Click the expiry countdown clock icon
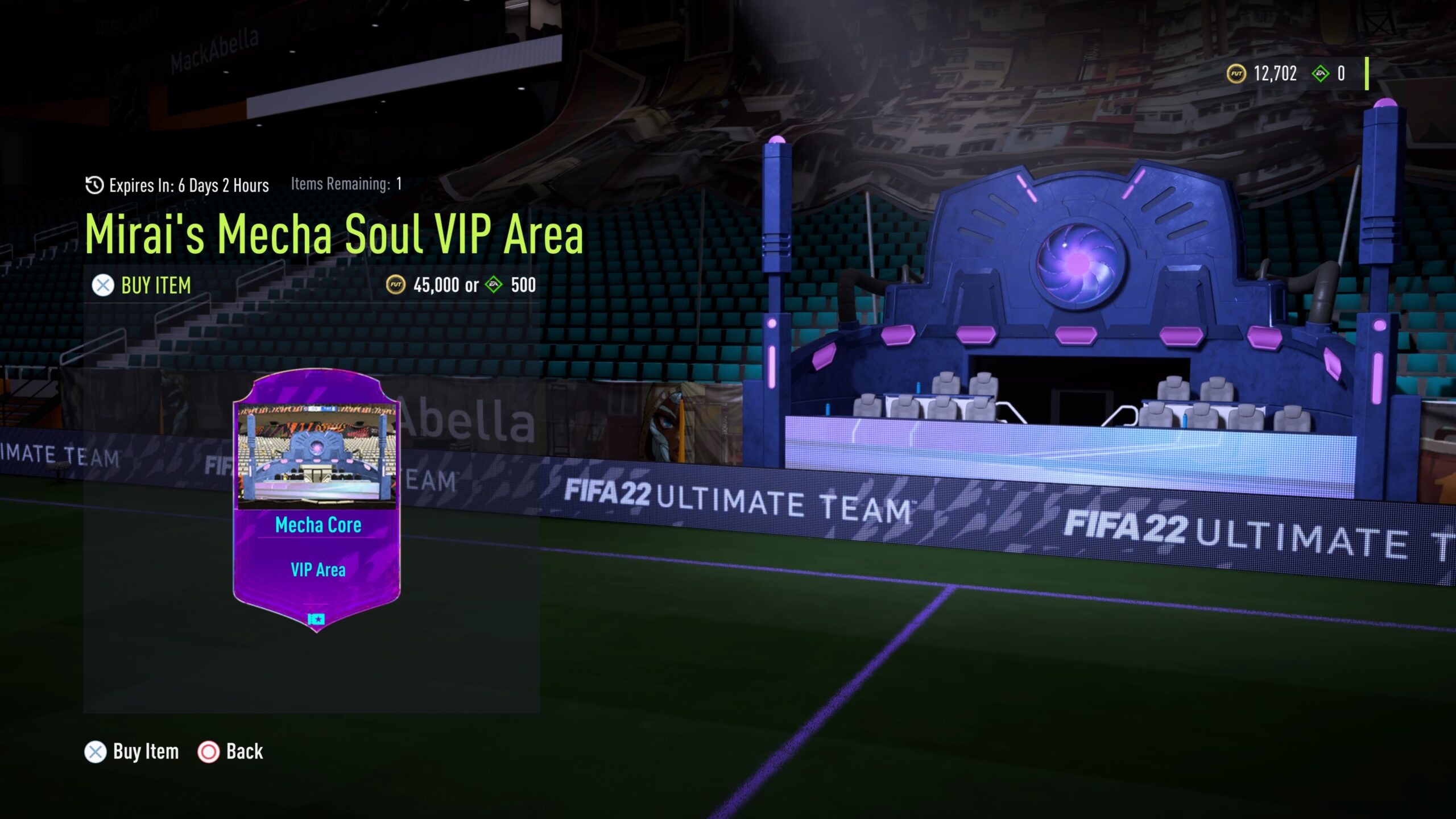1456x819 pixels. (94, 184)
